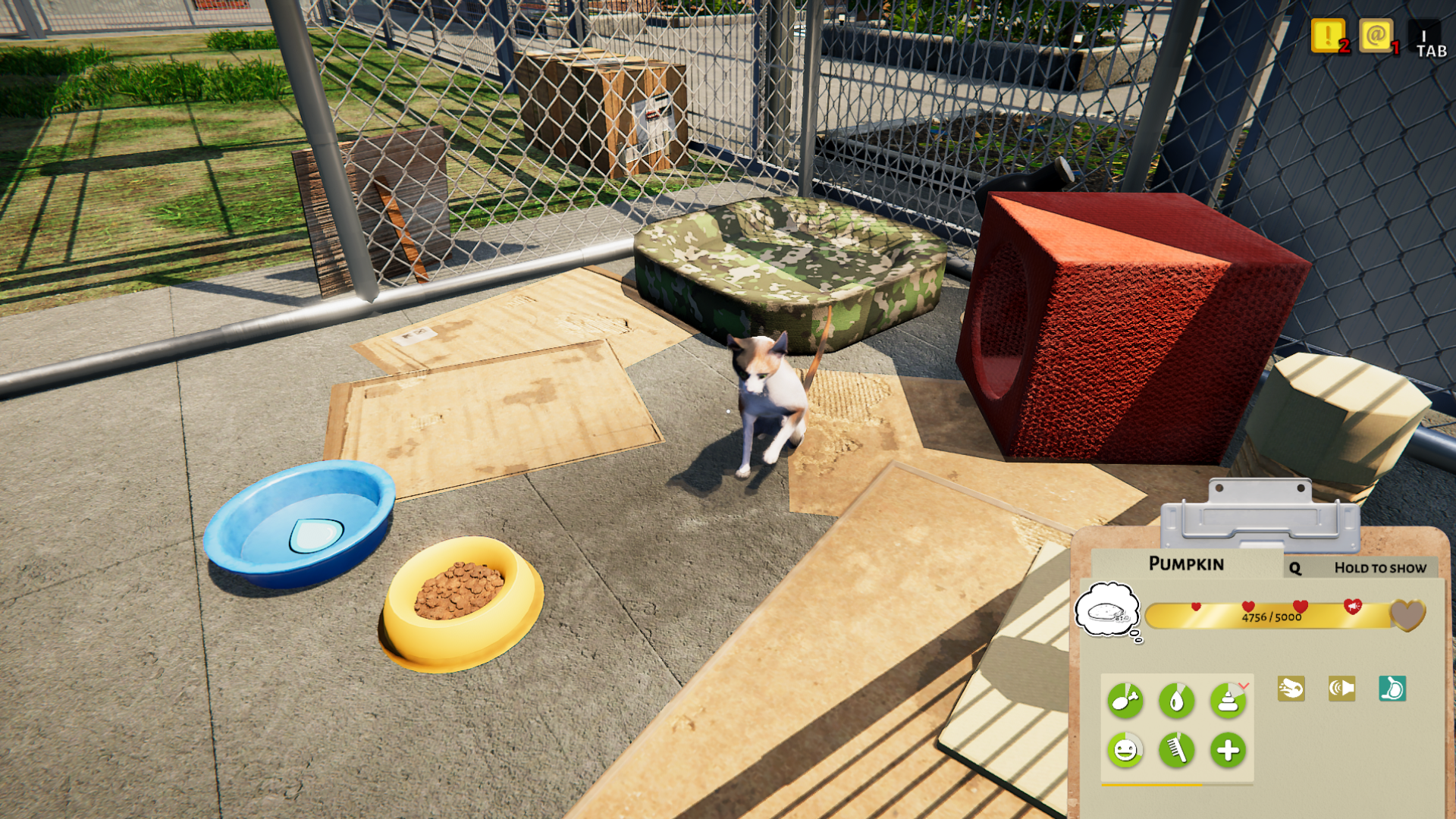Screen dimensions: 1456x819
Task: Switch to the Pumpkin tab
Action: tap(1188, 563)
